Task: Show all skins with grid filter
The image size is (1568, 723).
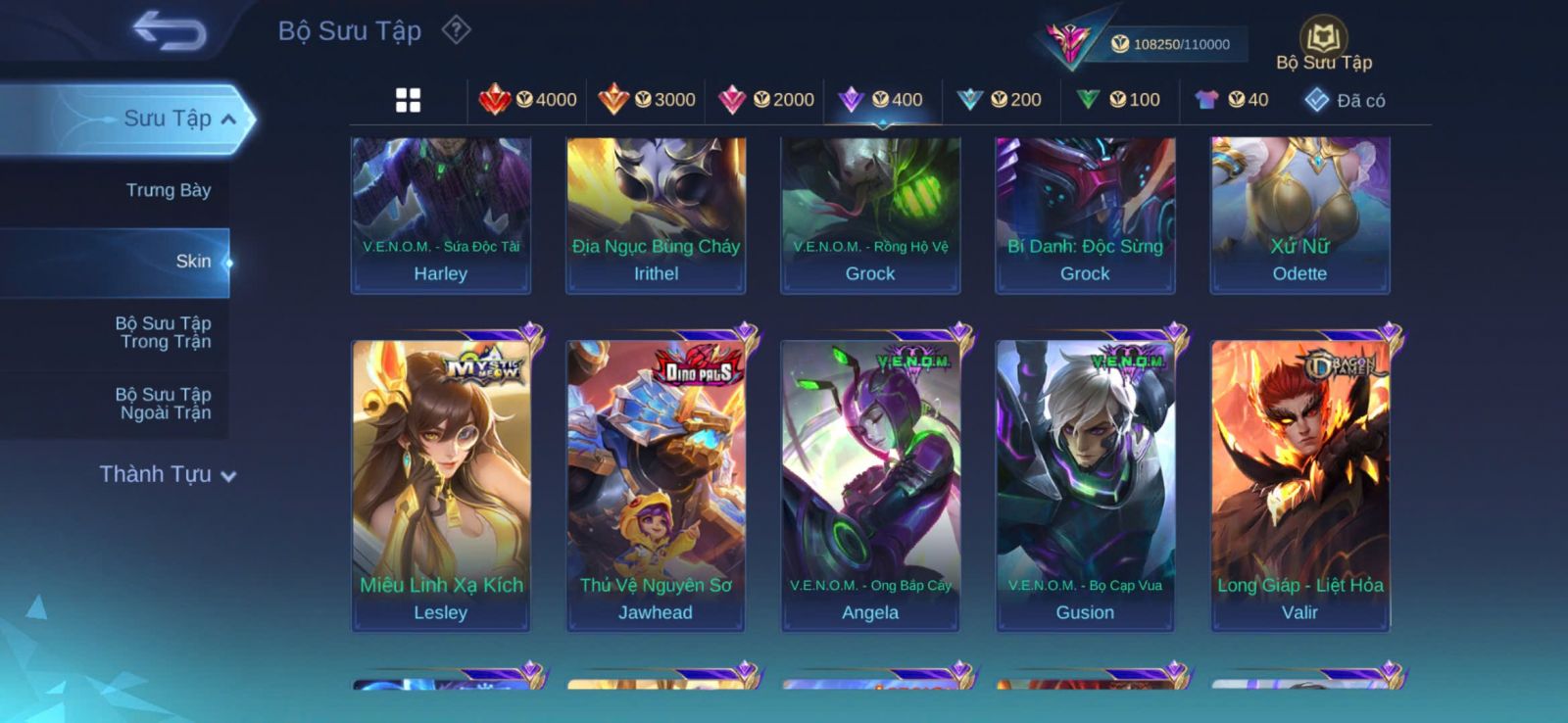Action: pyautogui.click(x=408, y=100)
